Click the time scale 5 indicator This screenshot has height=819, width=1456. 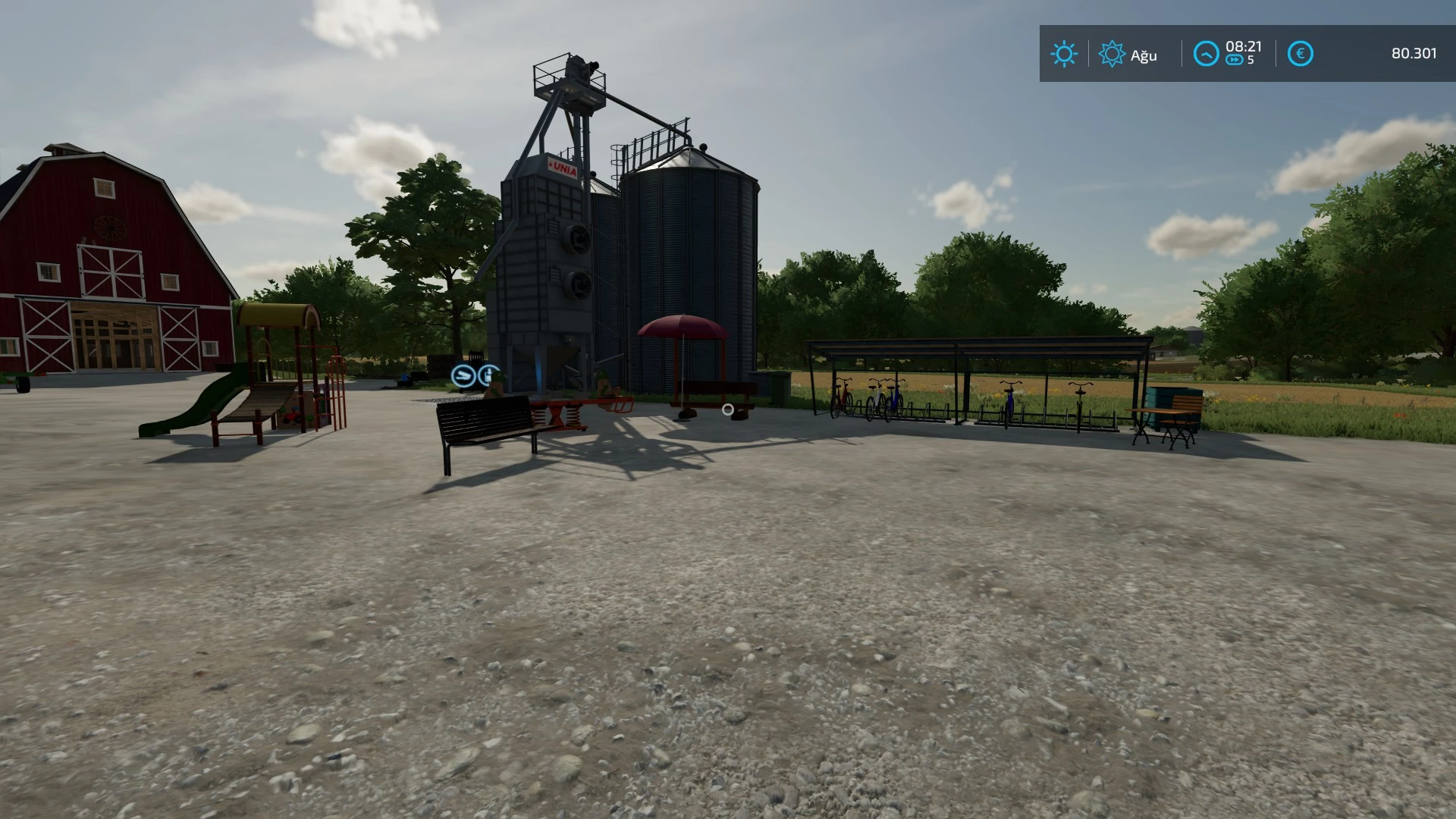[x=1251, y=60]
